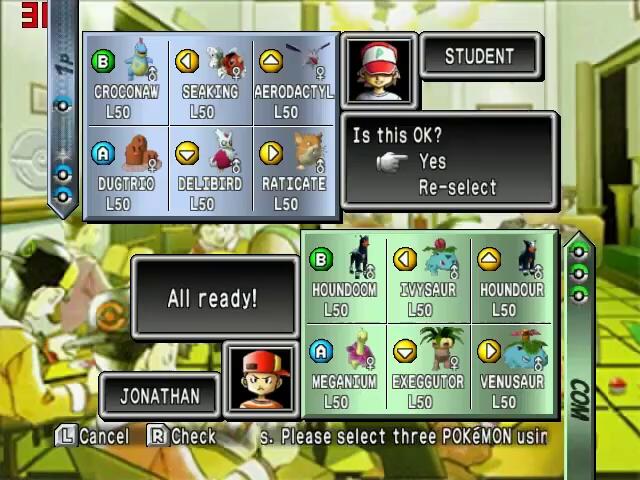
Task: Confirm with the Yes option
Action: (432, 162)
